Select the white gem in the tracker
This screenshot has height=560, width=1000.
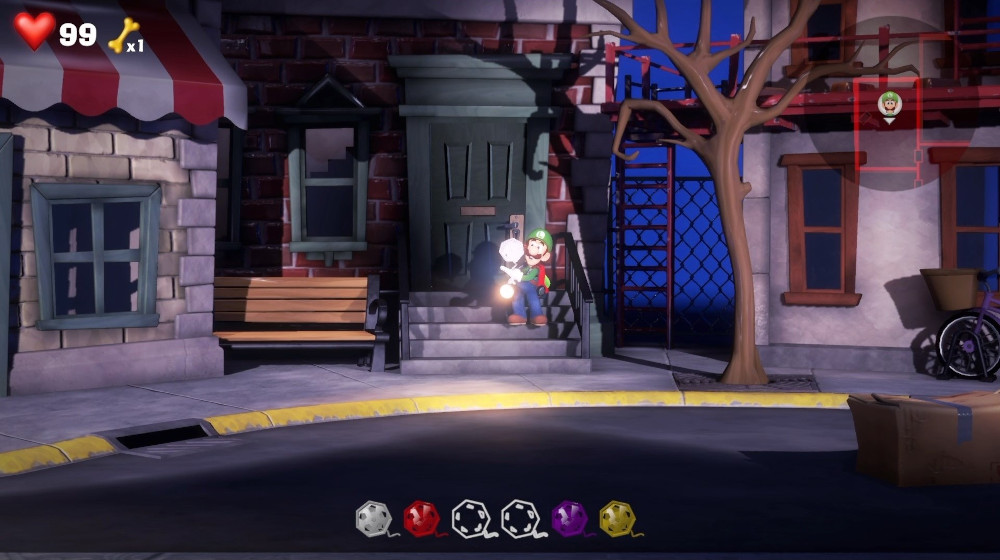372,518
